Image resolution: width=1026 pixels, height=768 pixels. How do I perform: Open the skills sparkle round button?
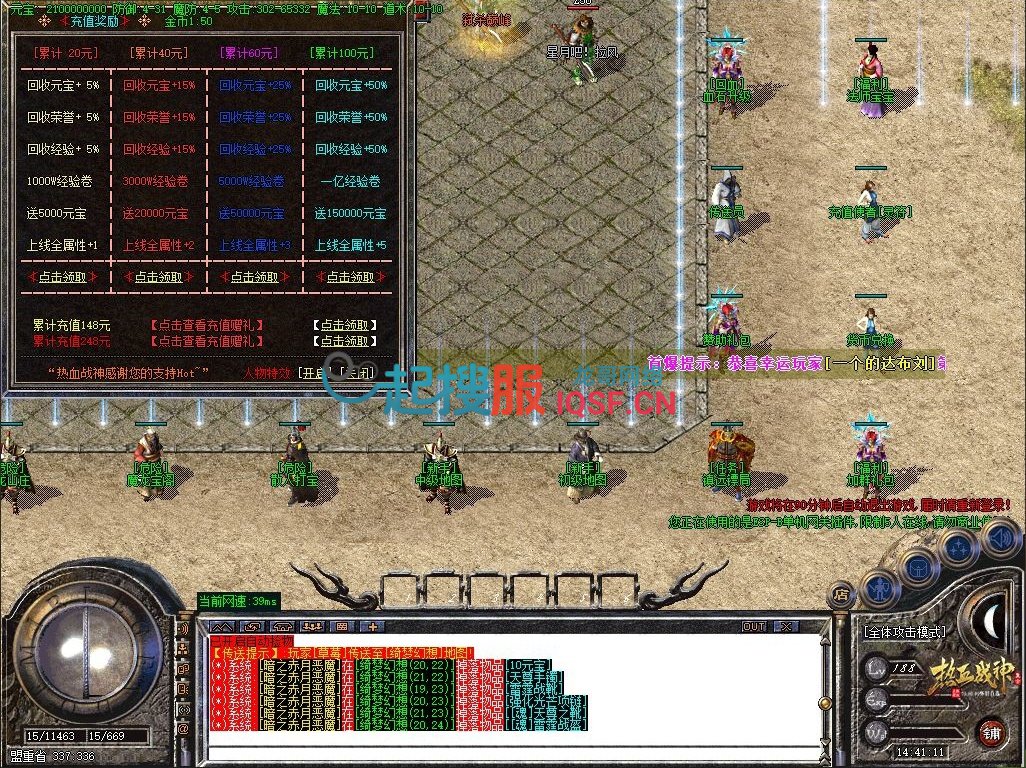[x=959, y=548]
